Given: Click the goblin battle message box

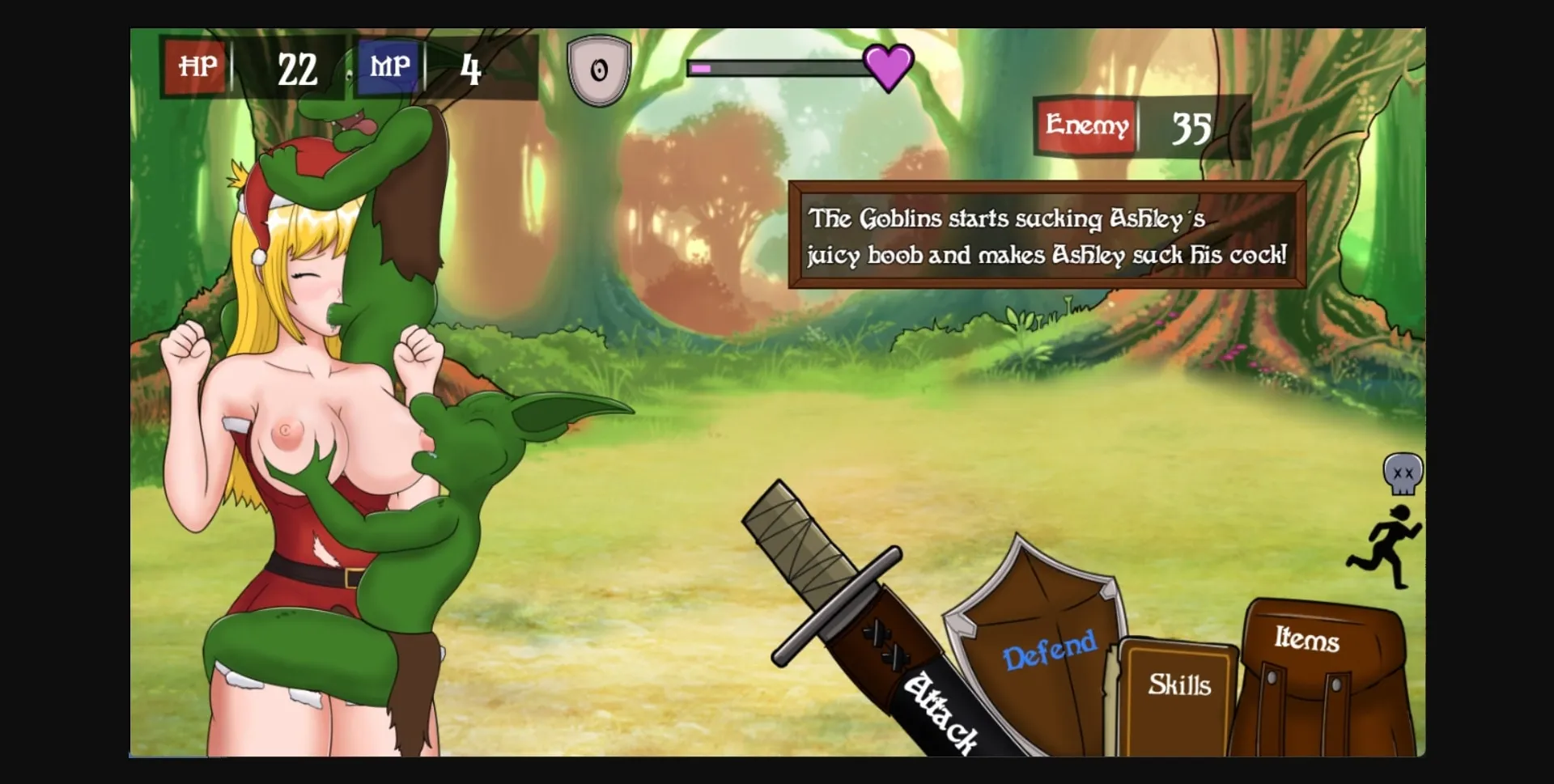Looking at the screenshot, I should (x=1047, y=238).
